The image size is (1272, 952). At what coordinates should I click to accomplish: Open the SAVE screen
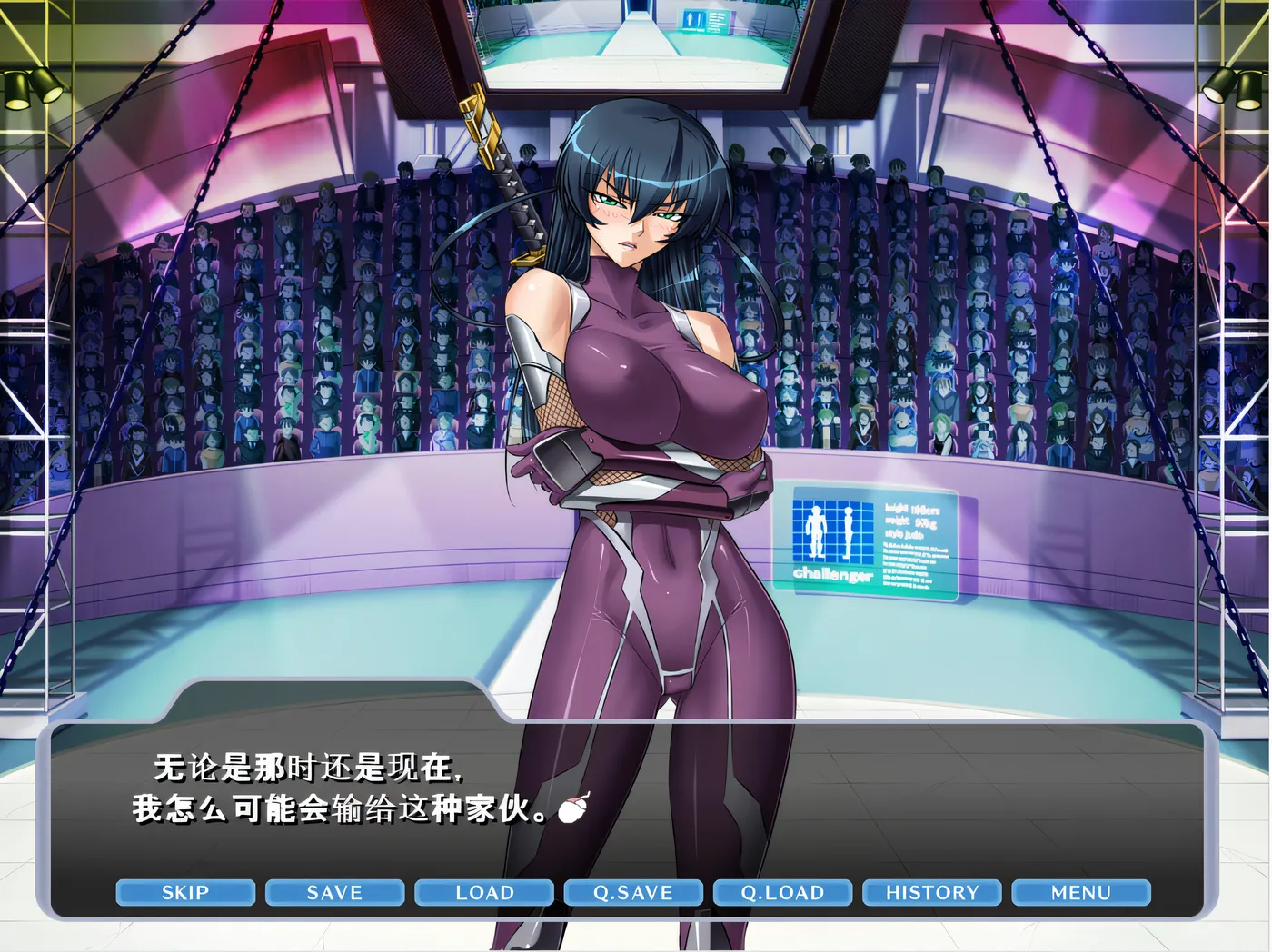[334, 892]
